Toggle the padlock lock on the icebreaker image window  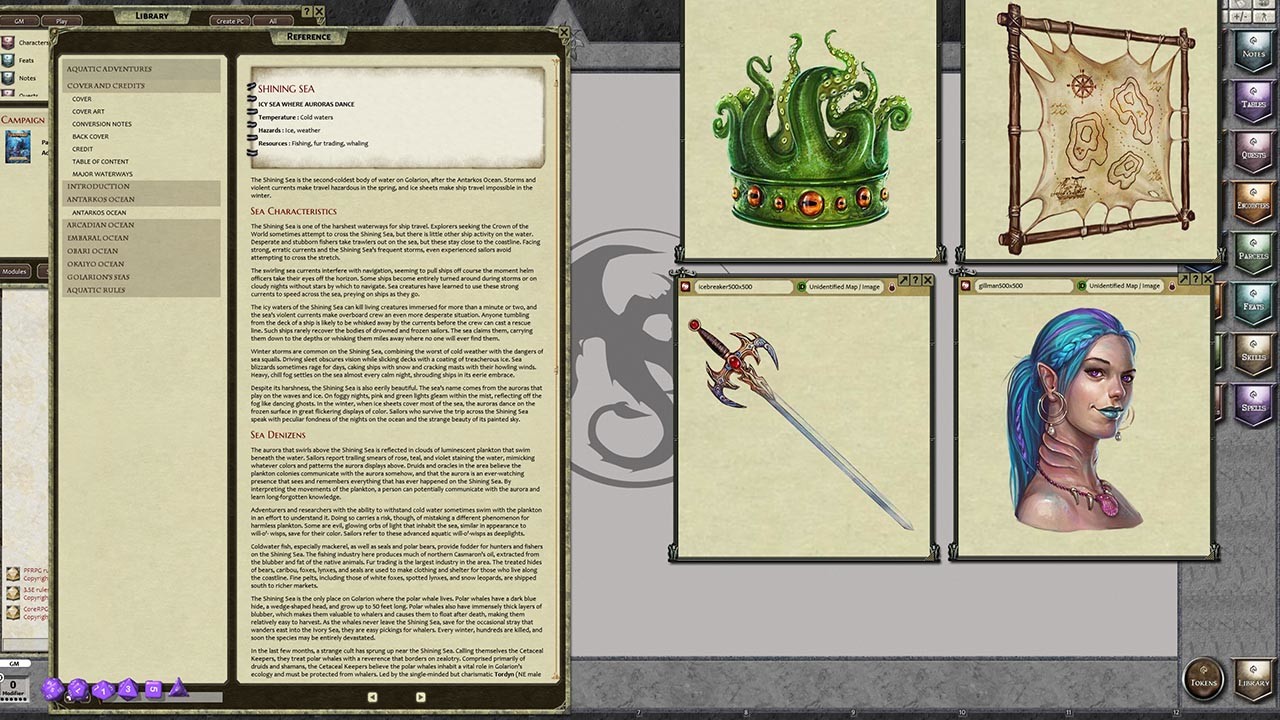893,285
